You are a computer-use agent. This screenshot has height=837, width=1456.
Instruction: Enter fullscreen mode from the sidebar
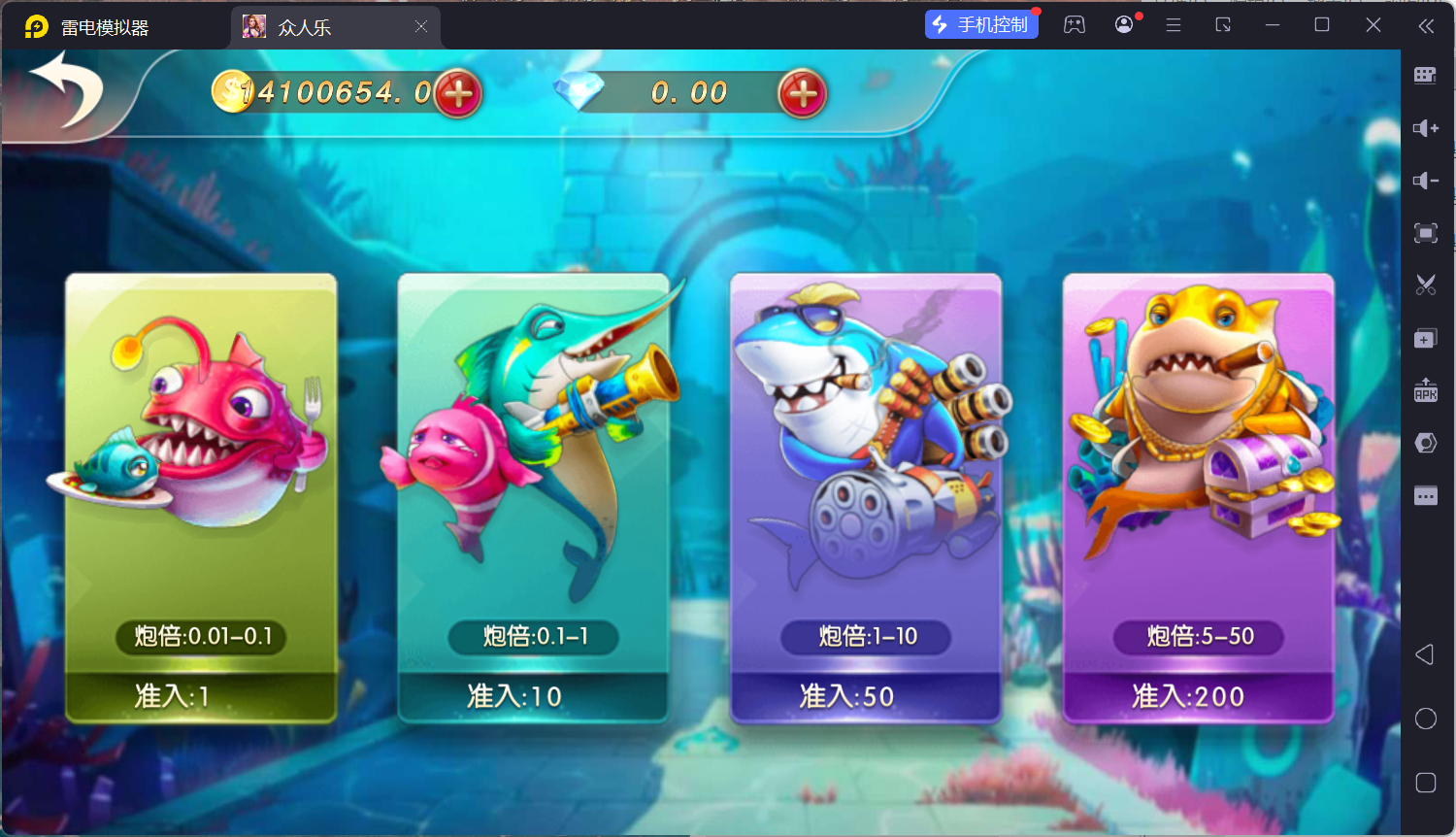(1425, 233)
